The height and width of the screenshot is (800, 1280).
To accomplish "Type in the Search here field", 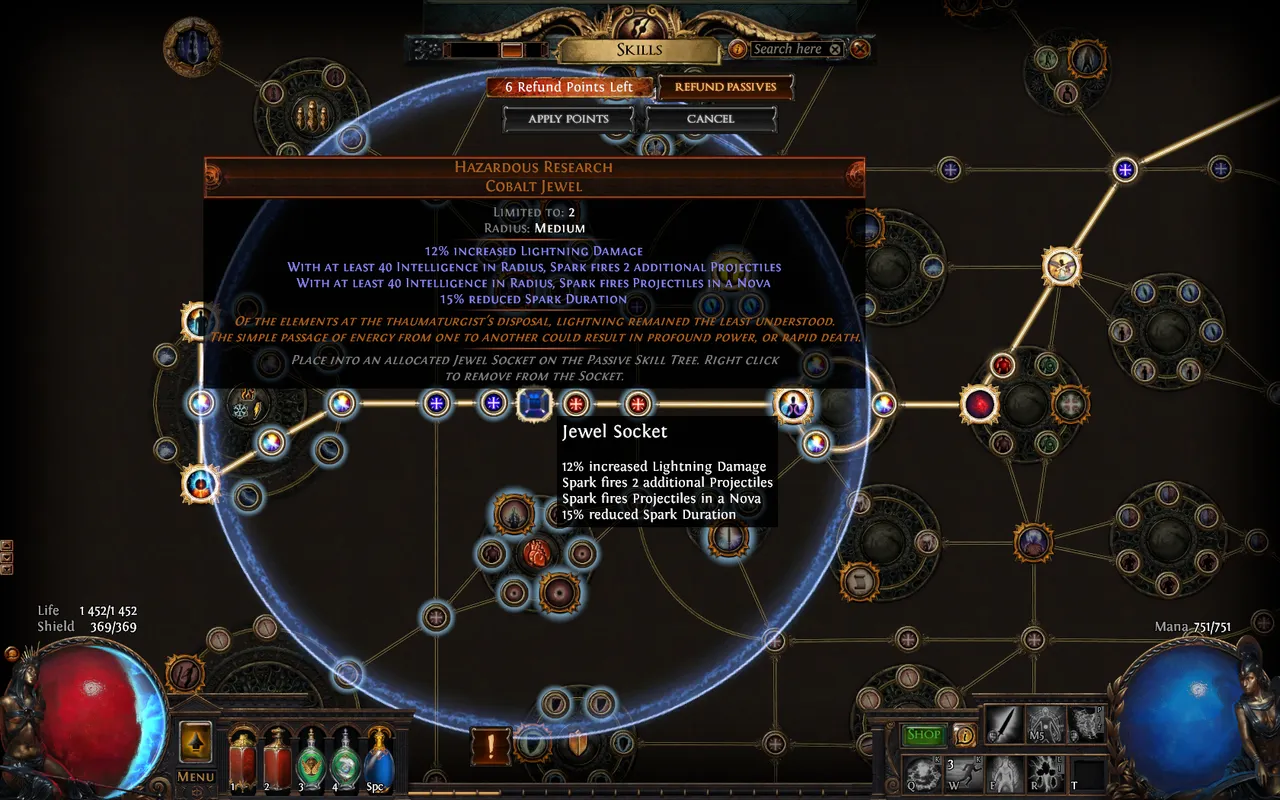I will (787, 49).
